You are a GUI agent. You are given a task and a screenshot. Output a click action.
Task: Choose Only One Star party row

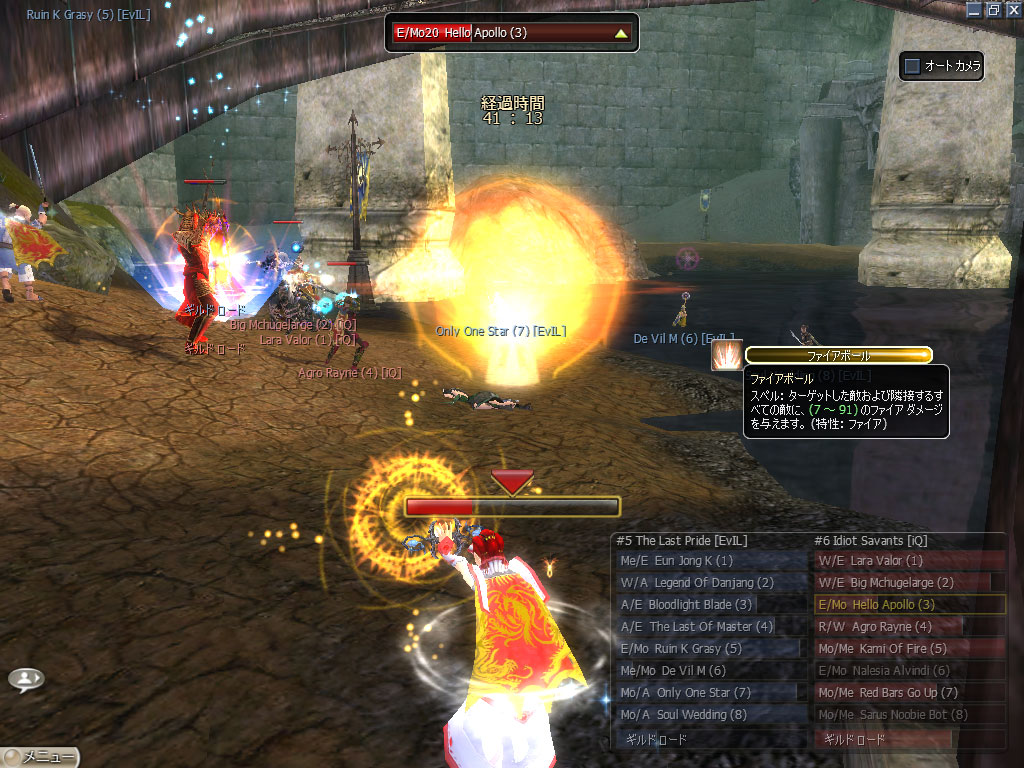pos(710,693)
